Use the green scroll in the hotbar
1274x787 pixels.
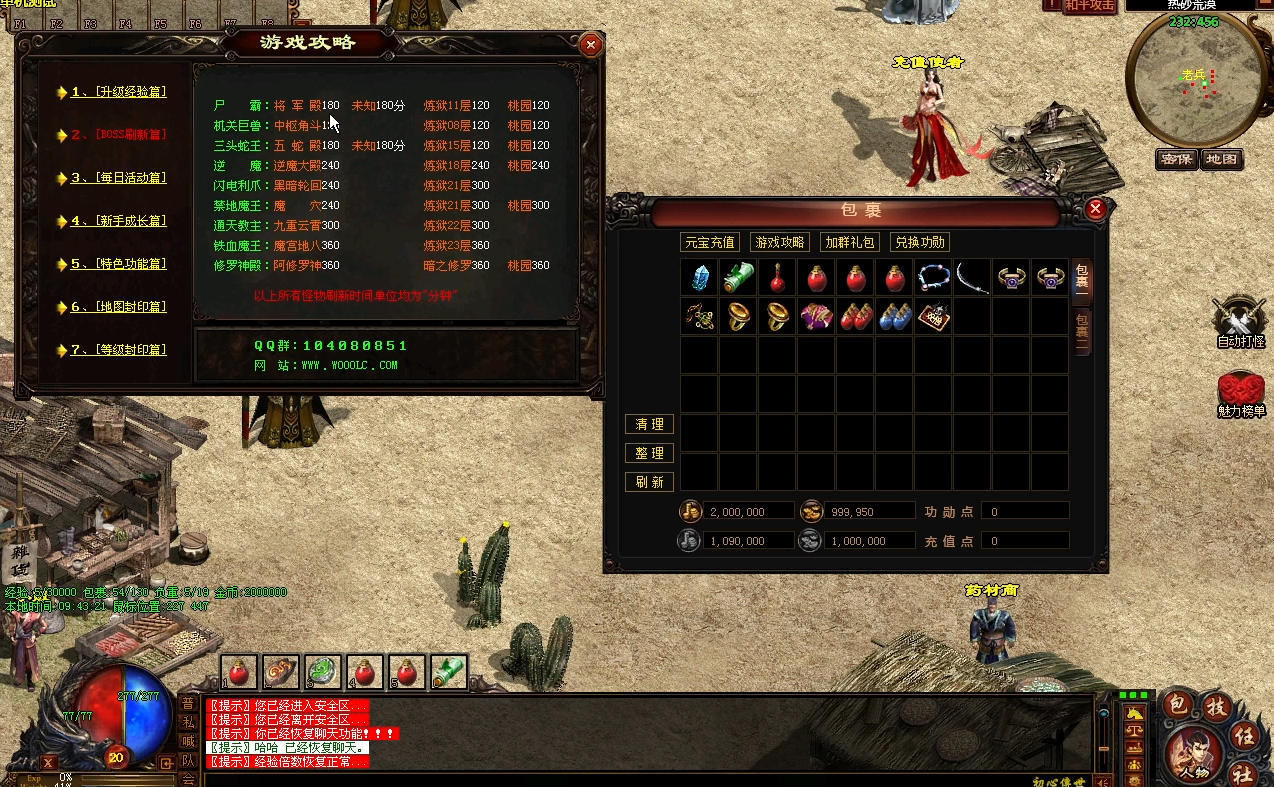(449, 672)
